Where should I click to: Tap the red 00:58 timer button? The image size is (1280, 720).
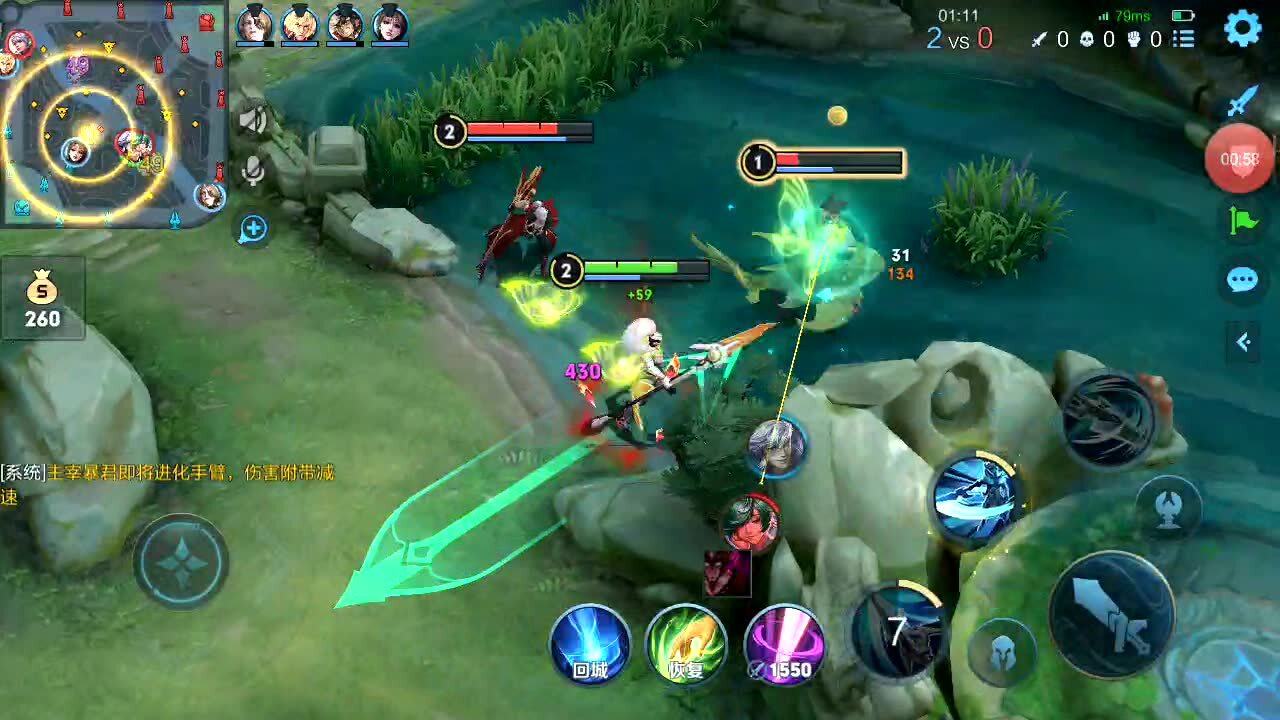click(1239, 159)
